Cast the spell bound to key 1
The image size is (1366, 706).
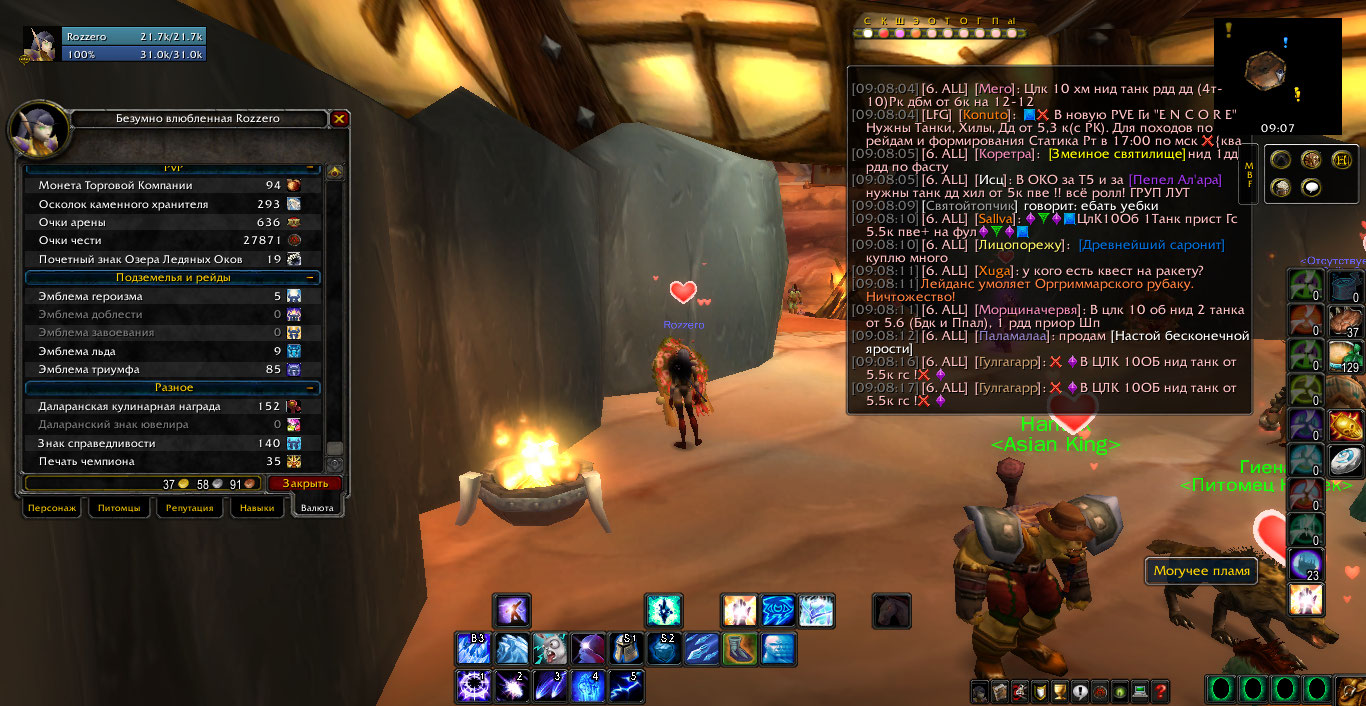coord(472,686)
